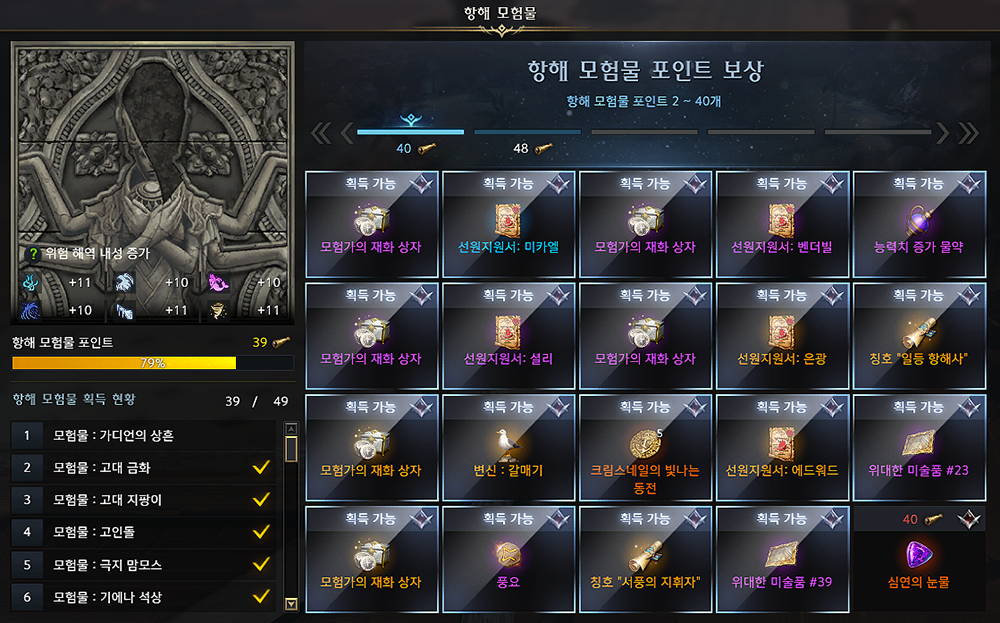
Task: Claim the 변신 : 갈매기 reward
Action: [509, 446]
